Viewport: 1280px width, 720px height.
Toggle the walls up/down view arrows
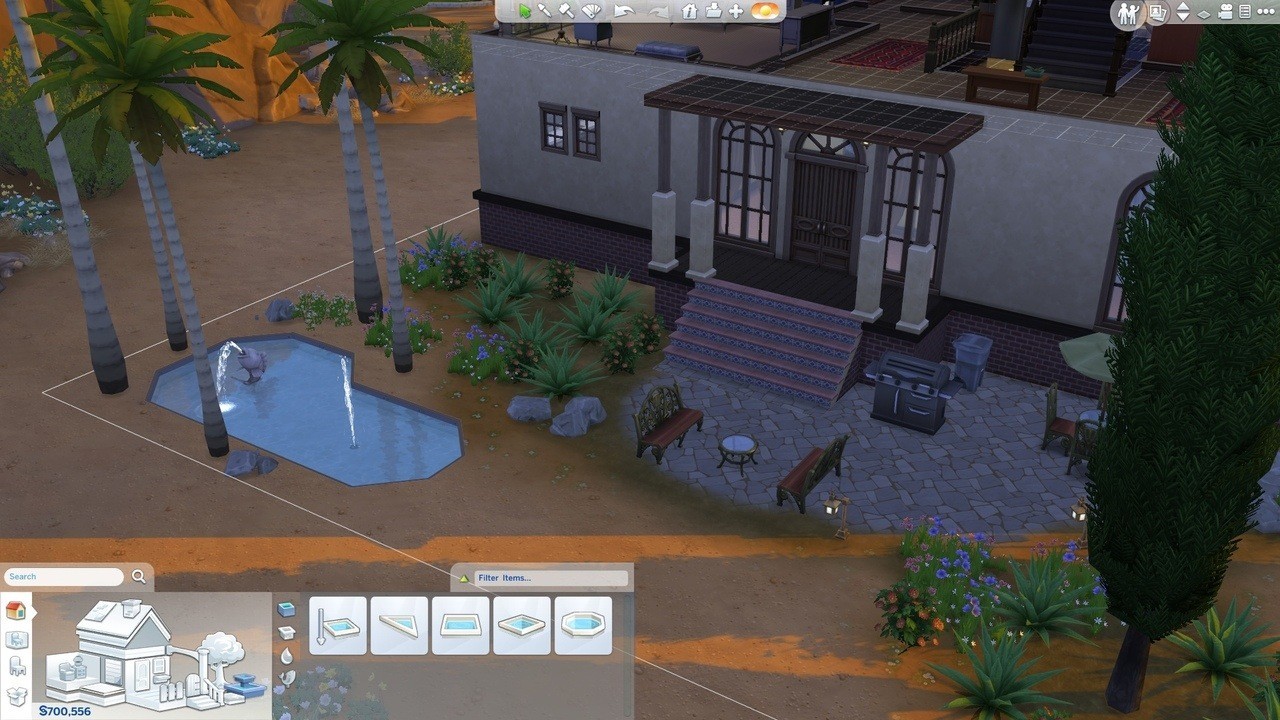click(x=1183, y=12)
